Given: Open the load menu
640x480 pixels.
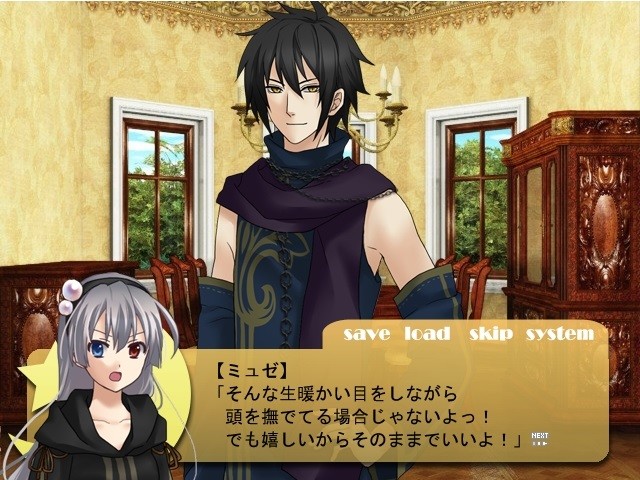Looking at the screenshot, I should point(427,334).
